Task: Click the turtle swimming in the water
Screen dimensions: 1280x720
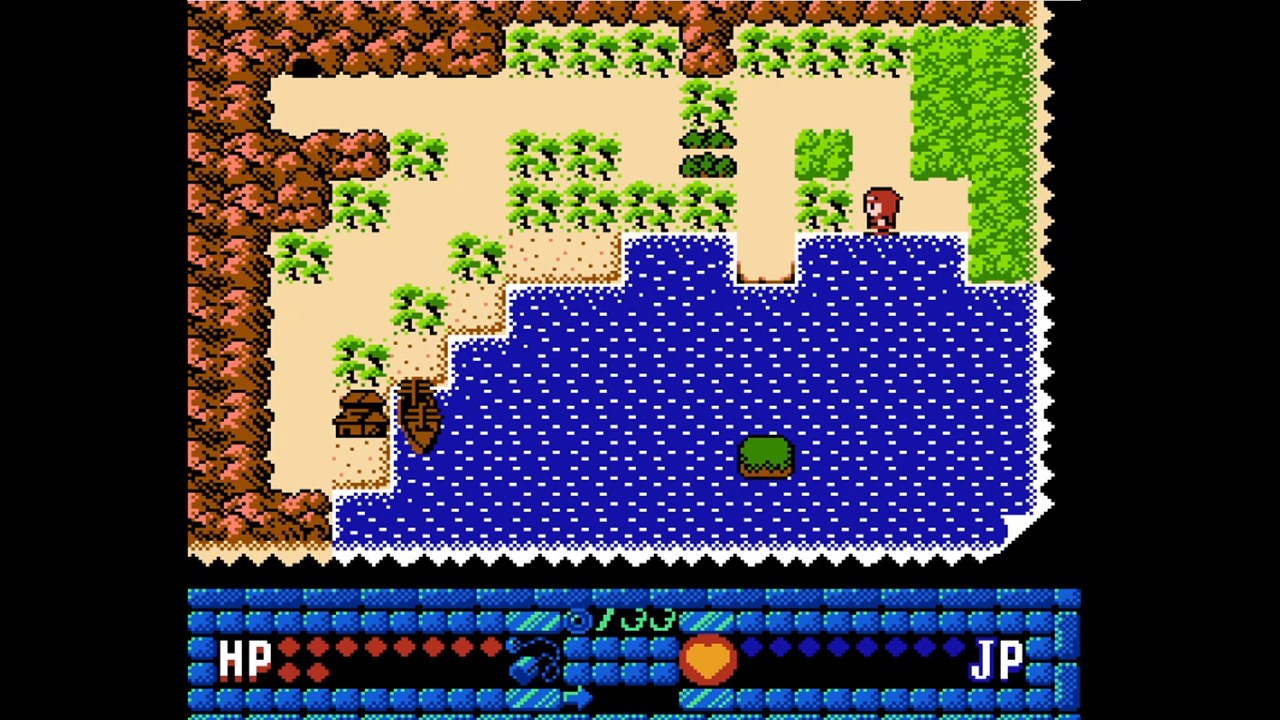Action: click(765, 455)
